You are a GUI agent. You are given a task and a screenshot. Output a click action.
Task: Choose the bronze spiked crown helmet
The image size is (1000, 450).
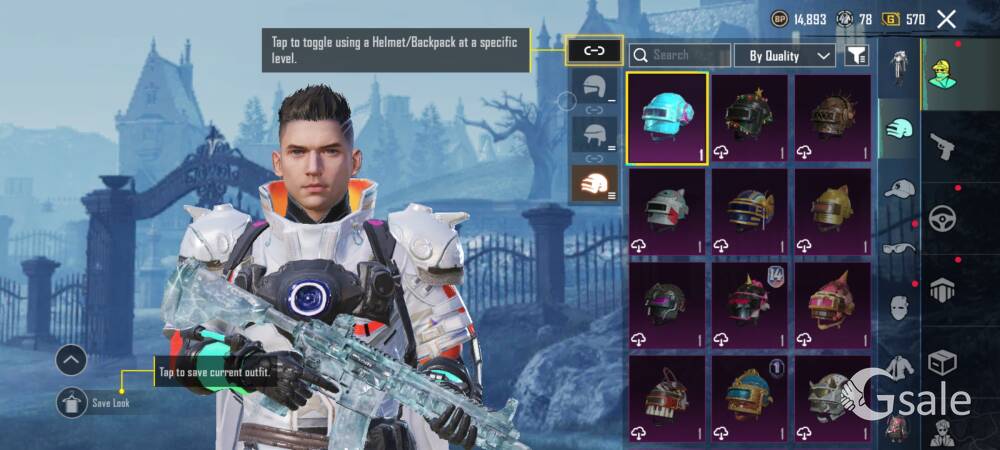[x=832, y=117]
